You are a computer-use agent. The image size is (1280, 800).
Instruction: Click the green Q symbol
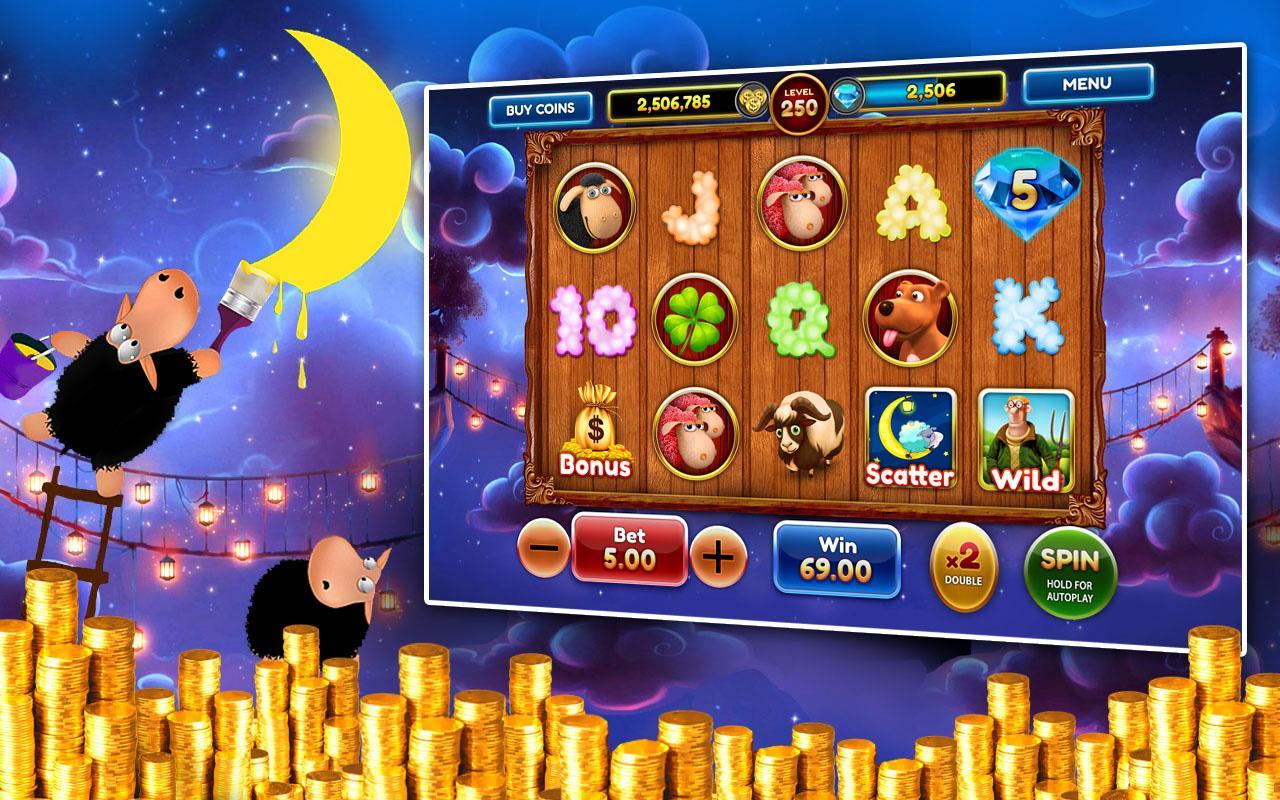(805, 318)
